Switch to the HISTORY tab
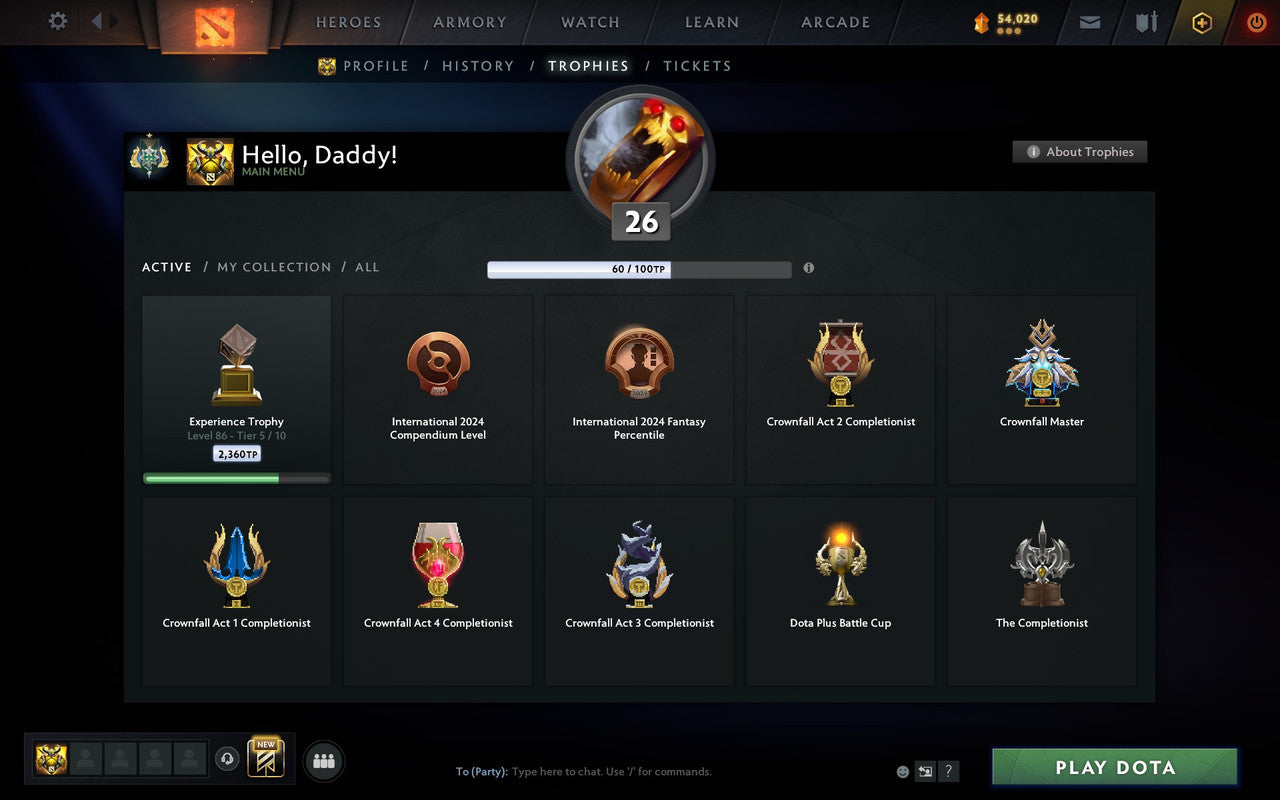1280x800 pixels. (x=478, y=65)
